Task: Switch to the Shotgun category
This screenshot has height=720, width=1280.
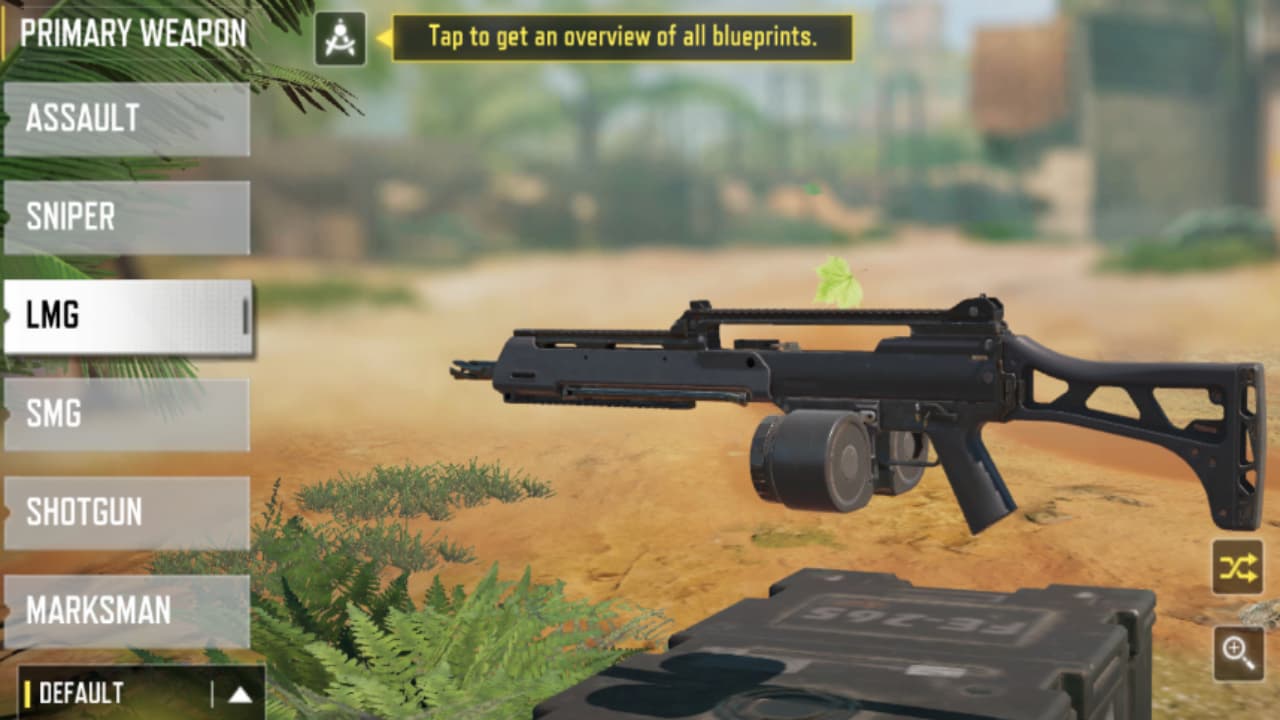Action: 125,512
